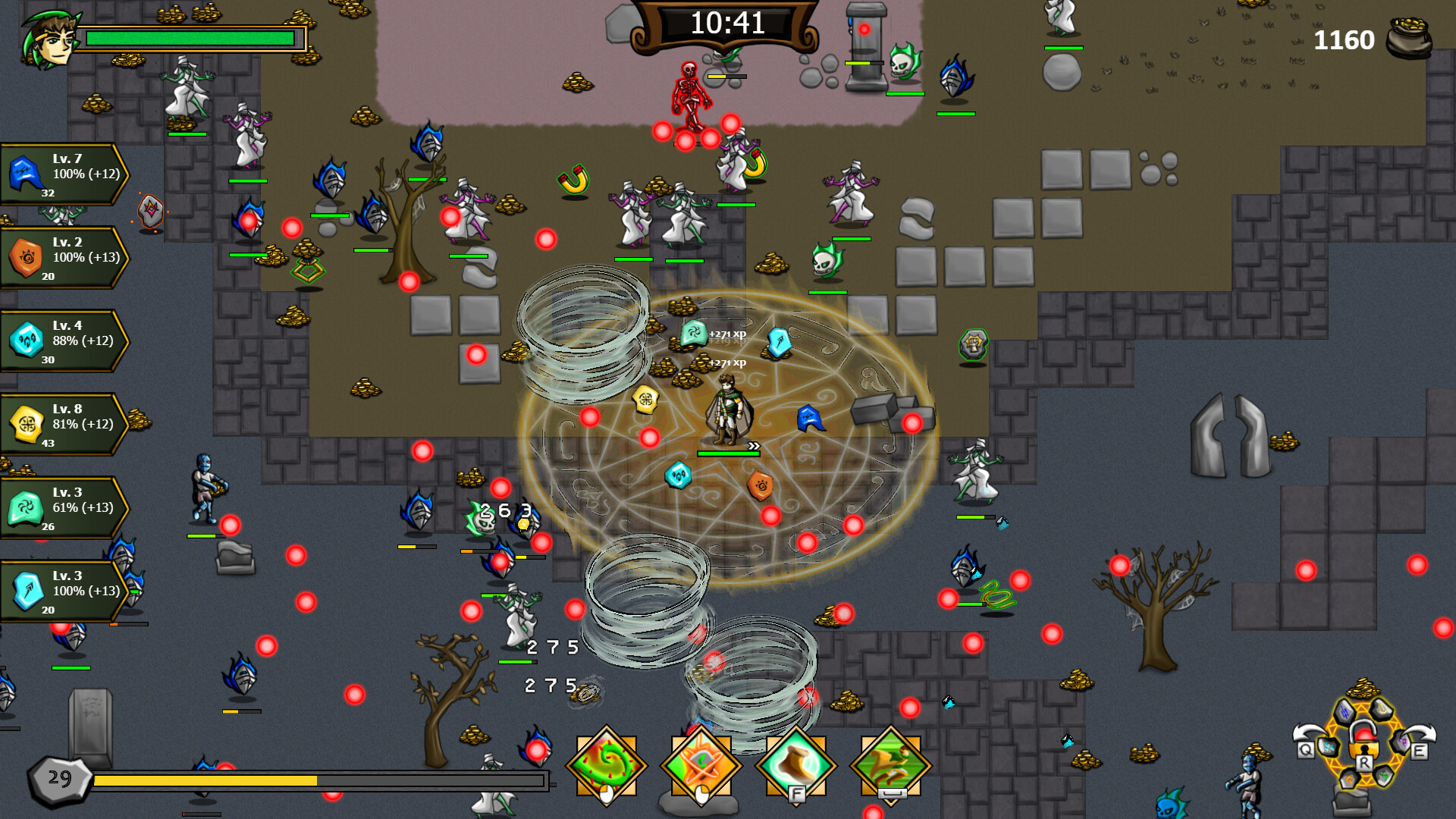Toggle the purple rune stone near the E key
1456x819 pixels.
(1402, 741)
